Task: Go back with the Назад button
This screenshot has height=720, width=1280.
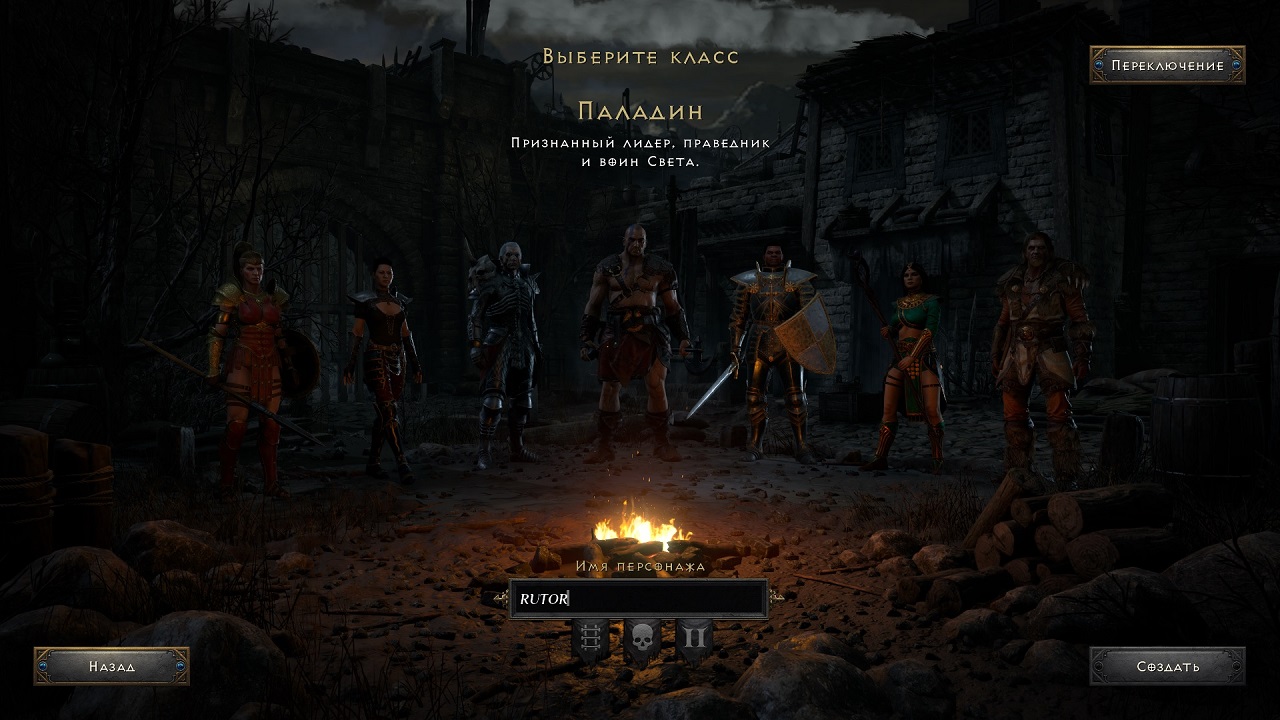Action: coord(111,666)
